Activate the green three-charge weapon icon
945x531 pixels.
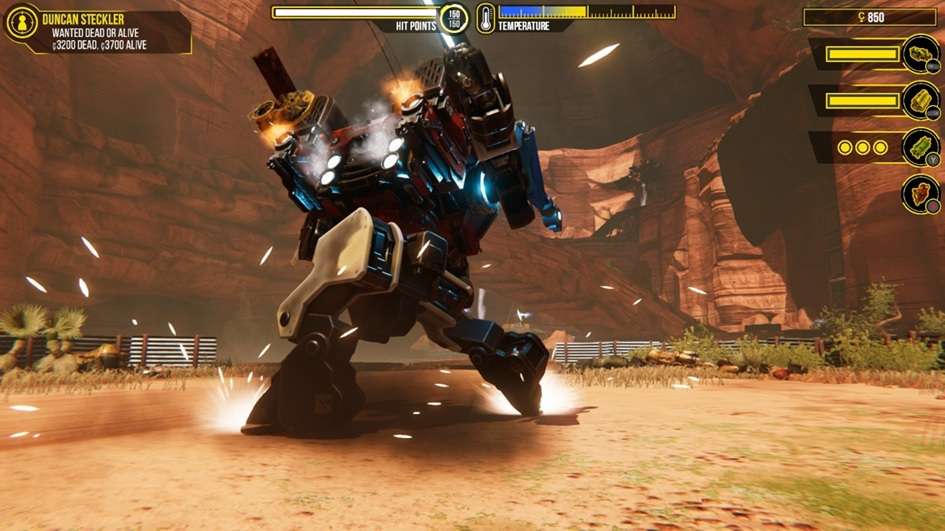pyautogui.click(x=920, y=147)
